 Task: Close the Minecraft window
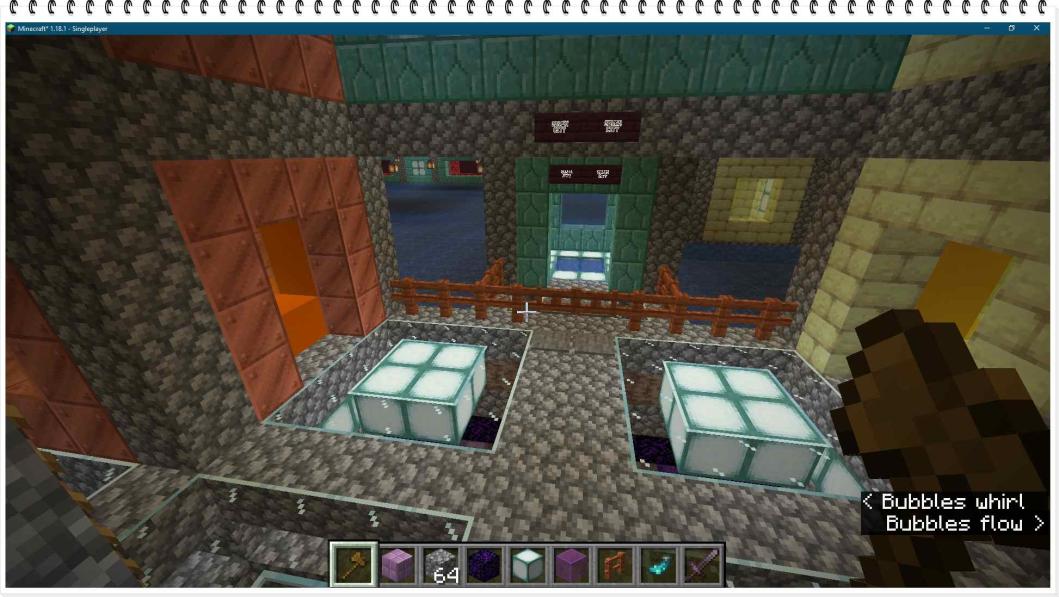(x=1036, y=28)
